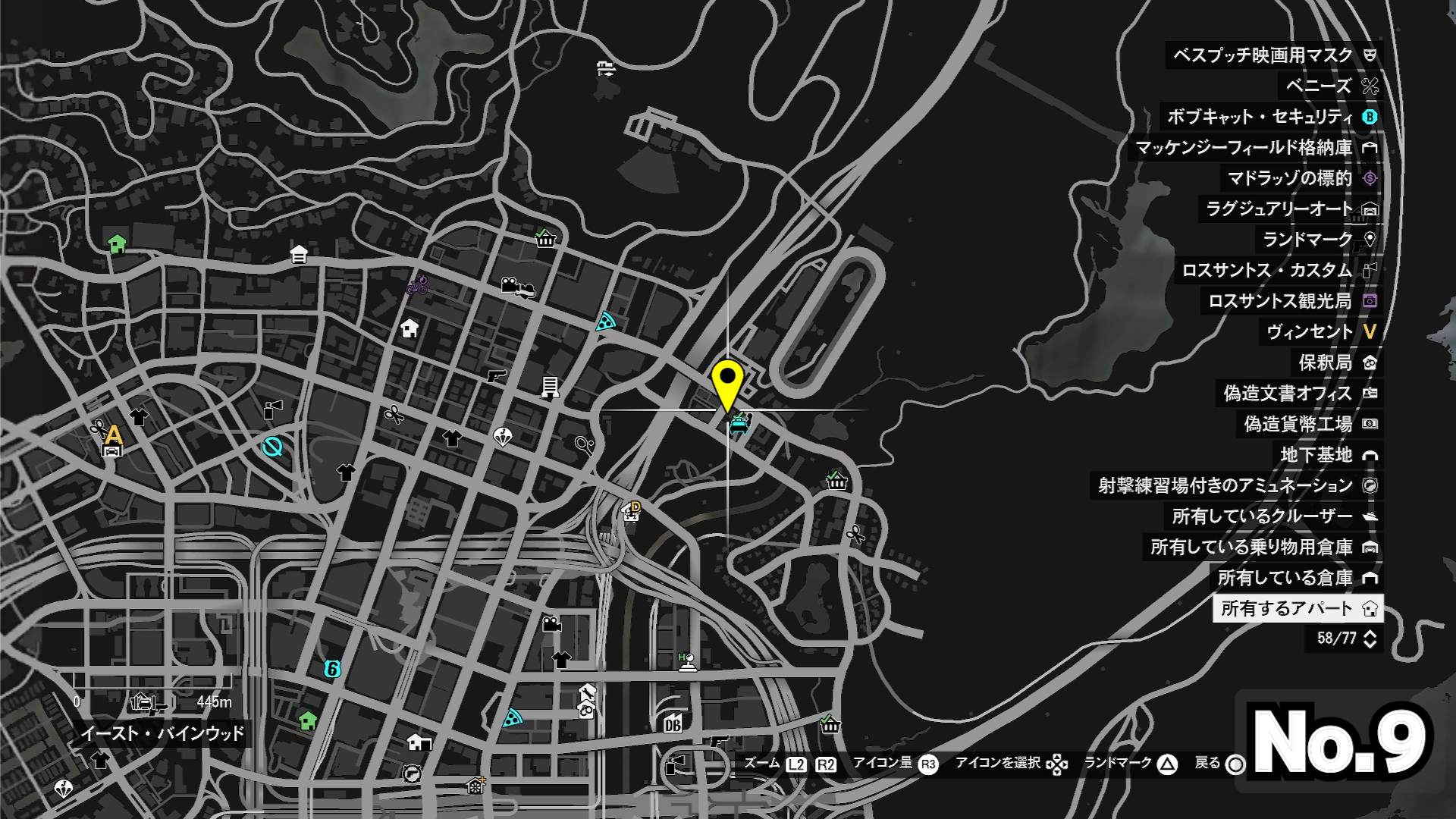
Task: Select the cyan pizza slice map marker near the freeway
Action: [x=604, y=322]
